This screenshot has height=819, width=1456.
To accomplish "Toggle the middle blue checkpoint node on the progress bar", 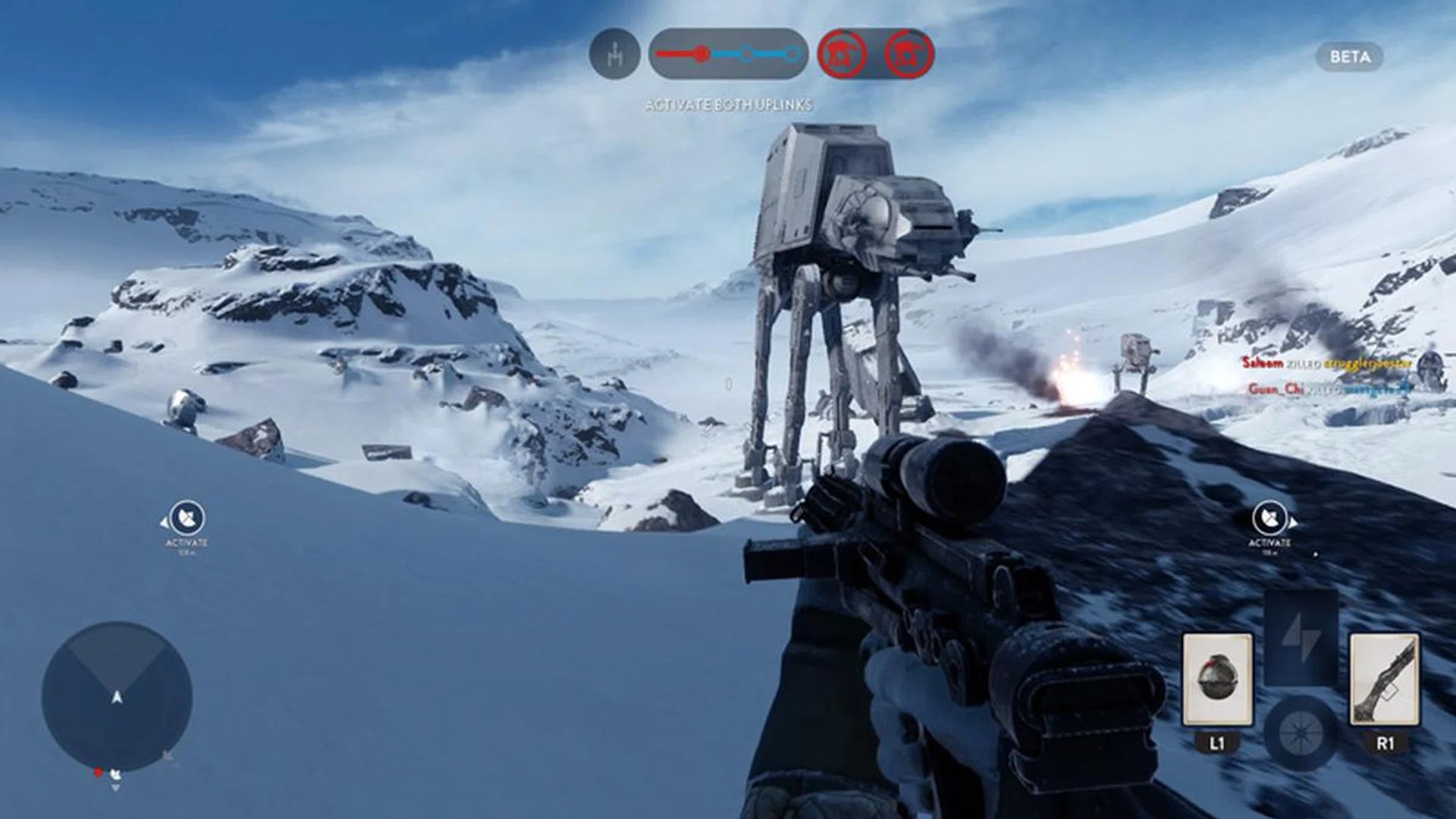I will [747, 54].
